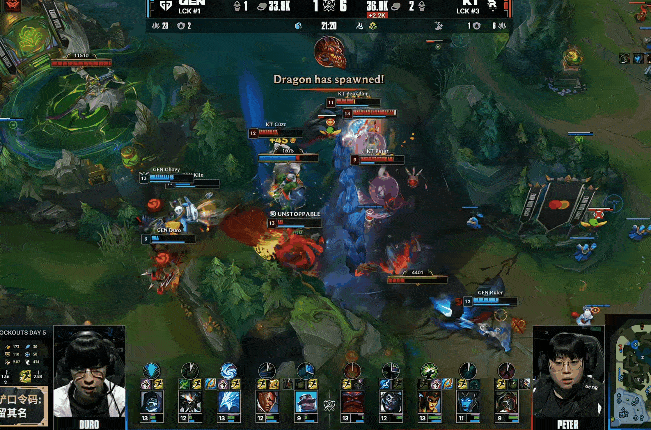The image size is (651, 430).
Task: Select the rightmost red-team champion portrait
Action: click(506, 401)
